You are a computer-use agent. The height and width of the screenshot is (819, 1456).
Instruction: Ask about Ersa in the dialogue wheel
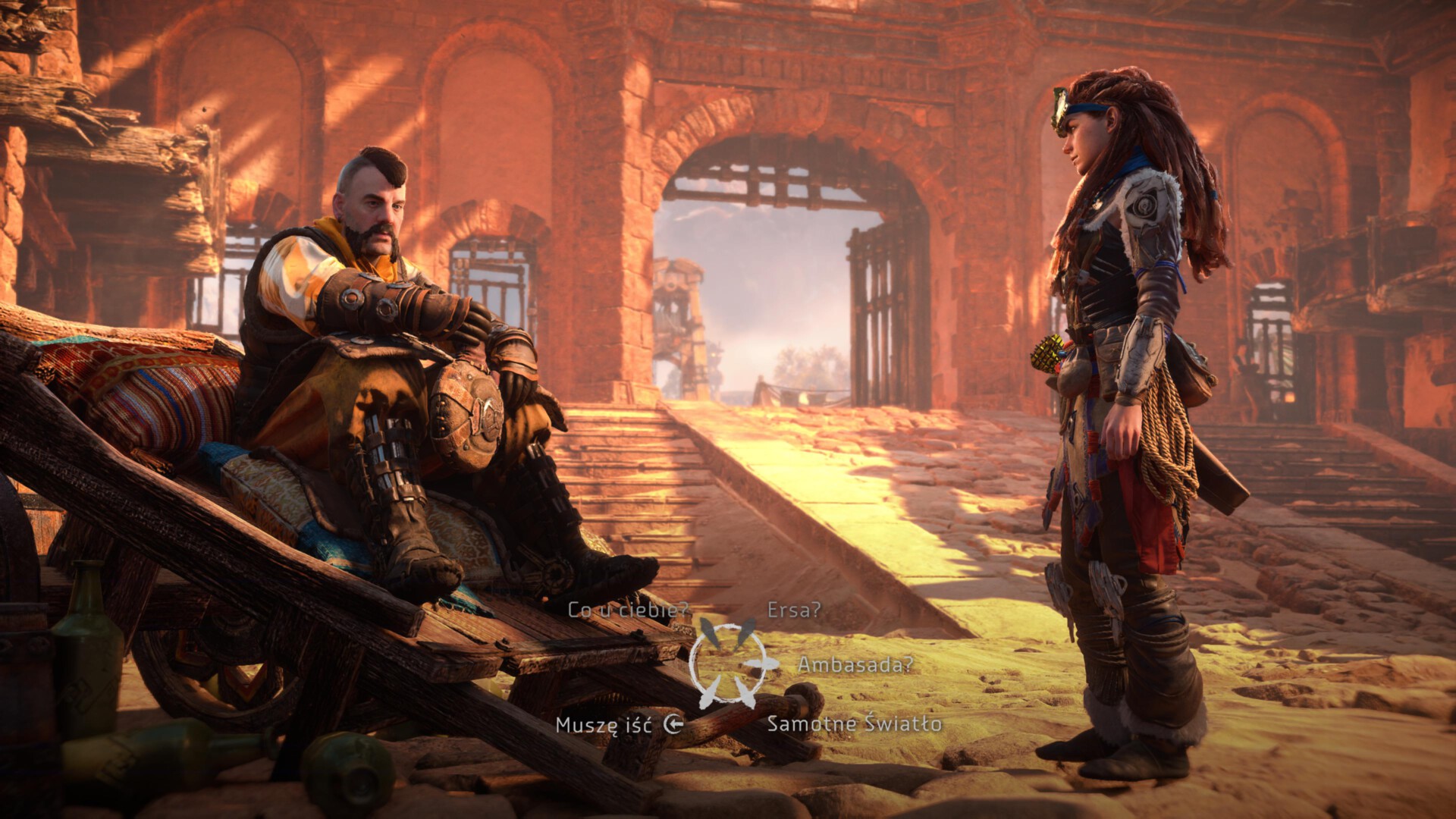coord(793,610)
